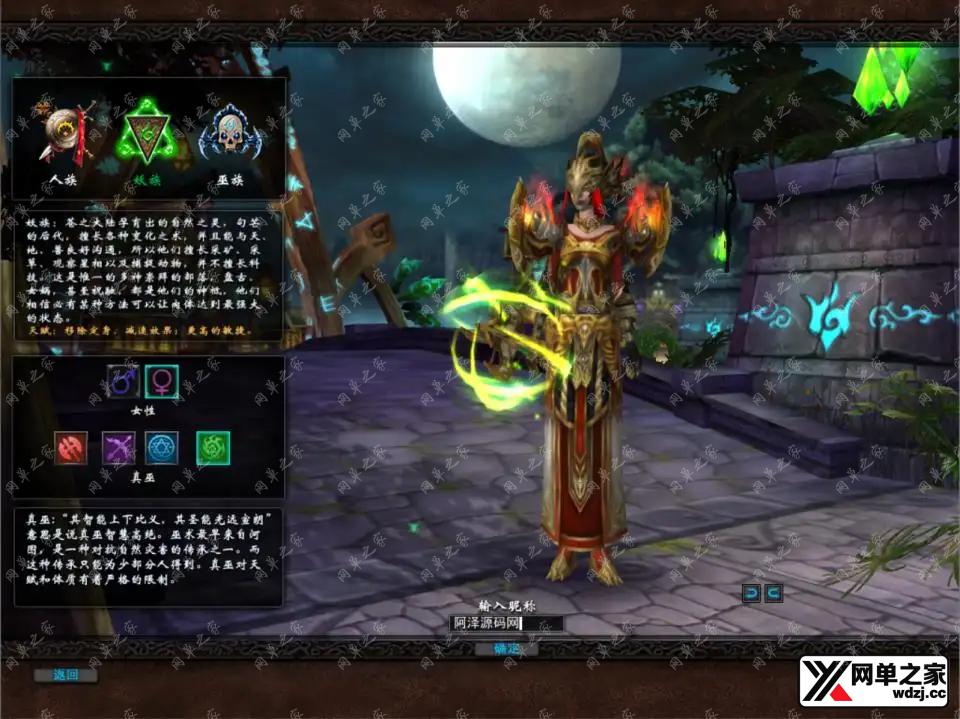
Task: Select the female gender symbol
Action: click(161, 381)
